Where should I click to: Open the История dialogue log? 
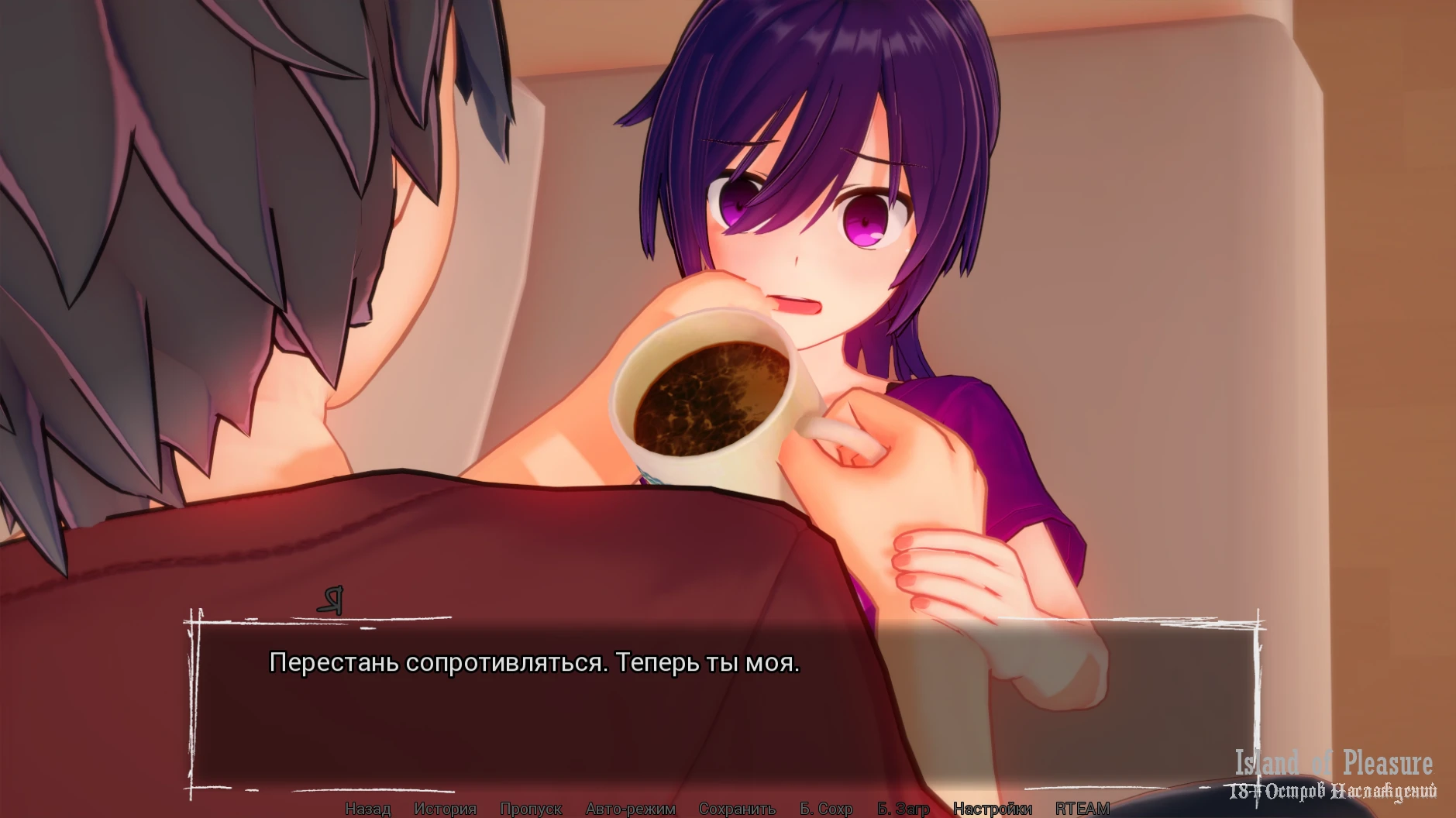point(445,809)
